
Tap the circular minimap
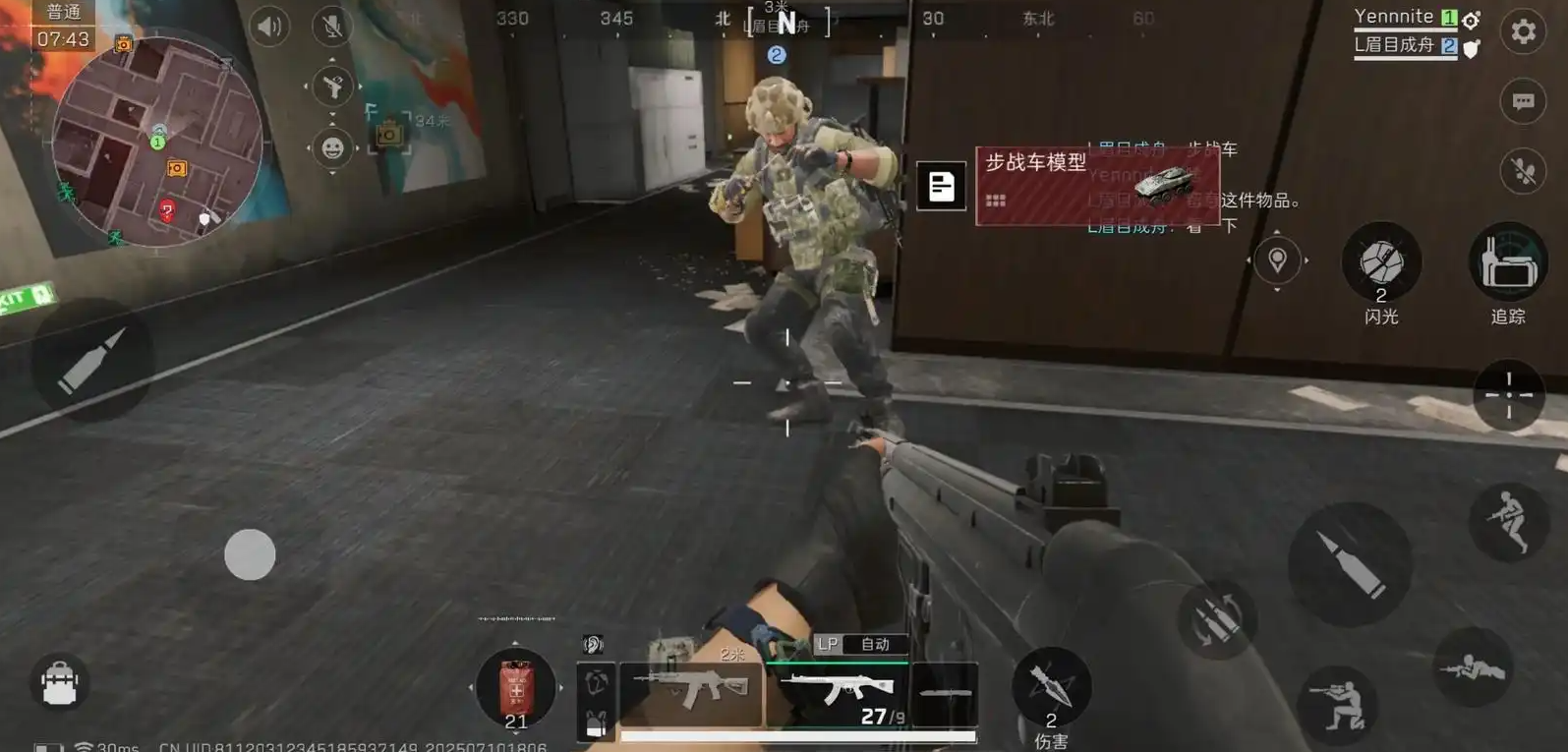pos(157,143)
